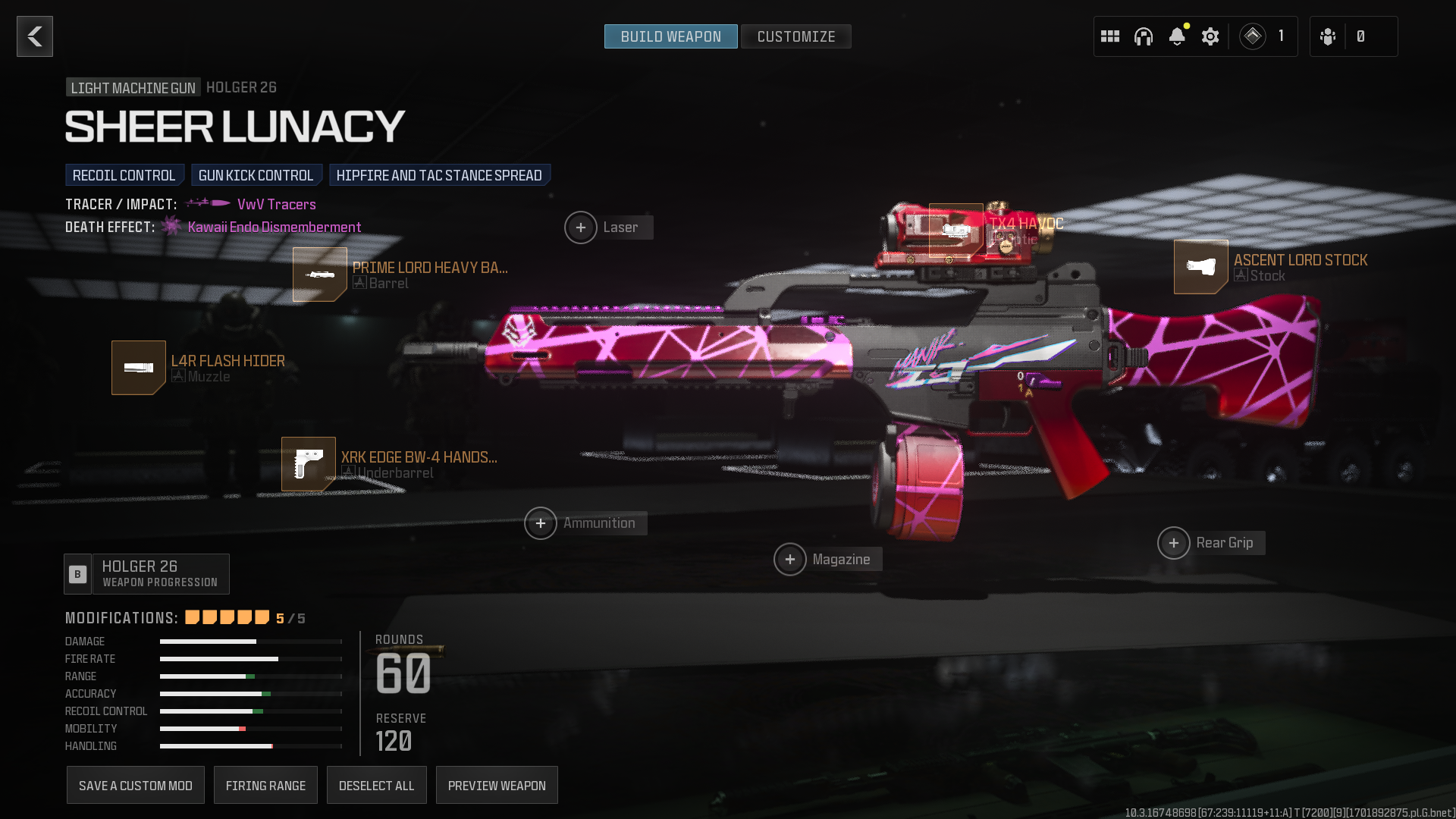This screenshot has height=819, width=1456.
Task: Choose the L4R Flash Hider muzzle slot
Action: 139,368
